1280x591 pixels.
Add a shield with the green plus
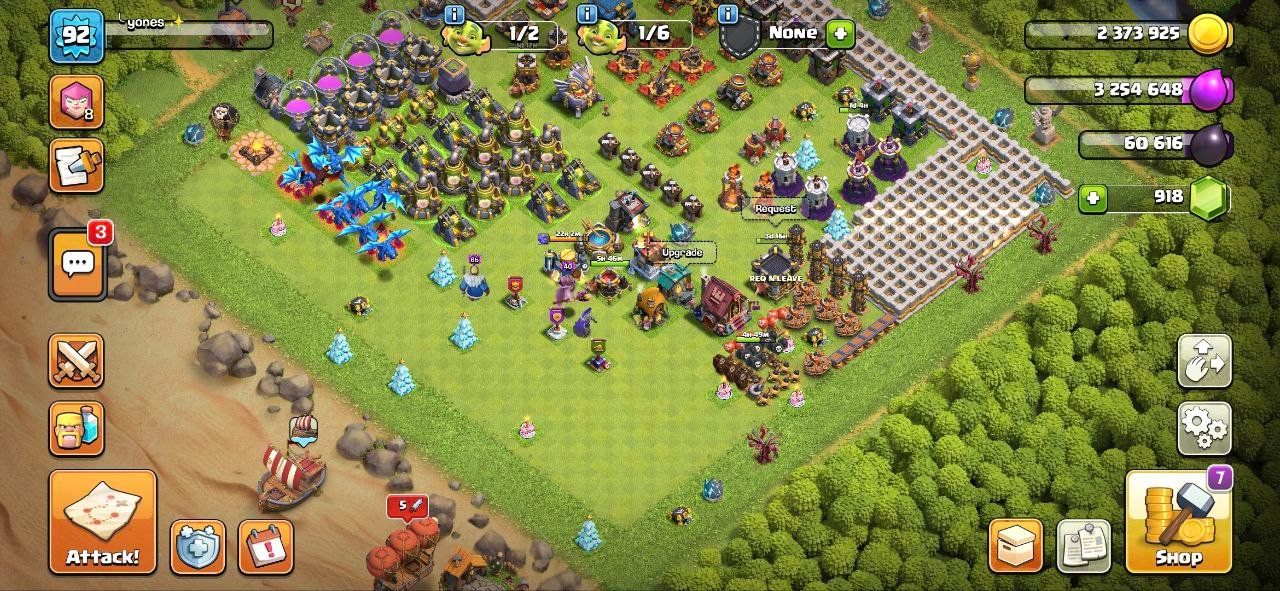coord(840,33)
